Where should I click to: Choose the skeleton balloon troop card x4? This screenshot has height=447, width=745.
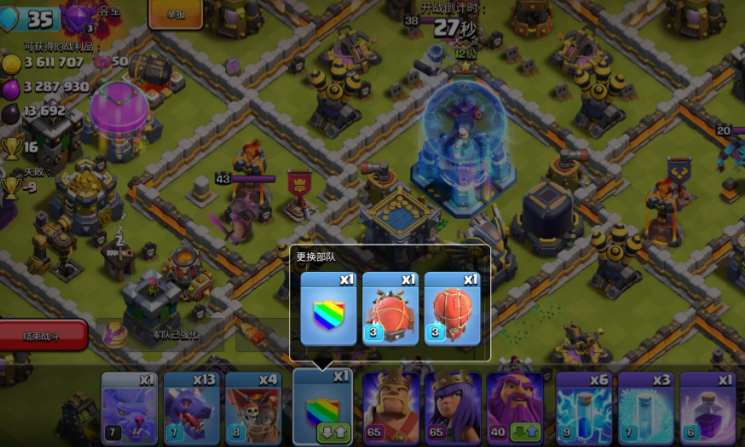click(x=253, y=407)
